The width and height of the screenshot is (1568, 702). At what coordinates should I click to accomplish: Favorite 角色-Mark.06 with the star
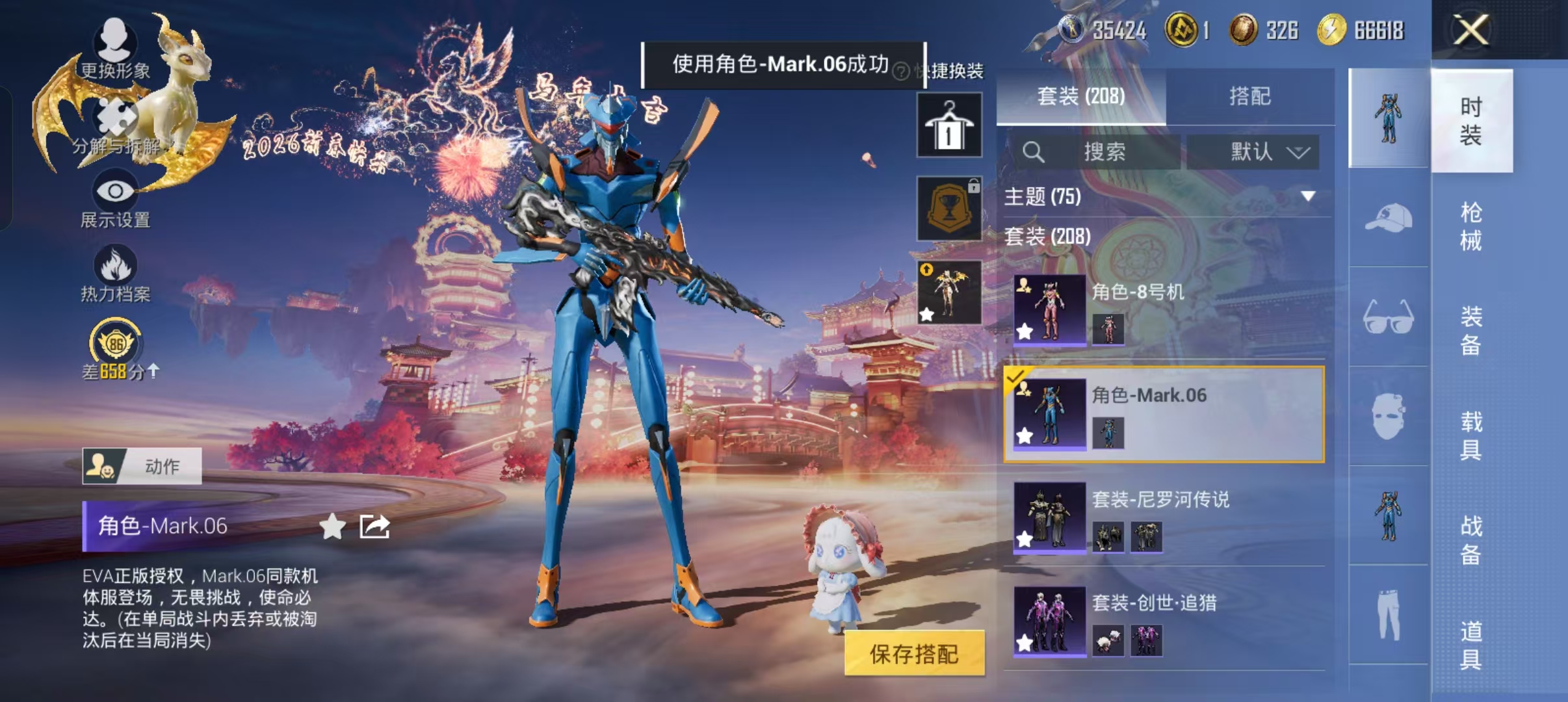pyautogui.click(x=333, y=526)
